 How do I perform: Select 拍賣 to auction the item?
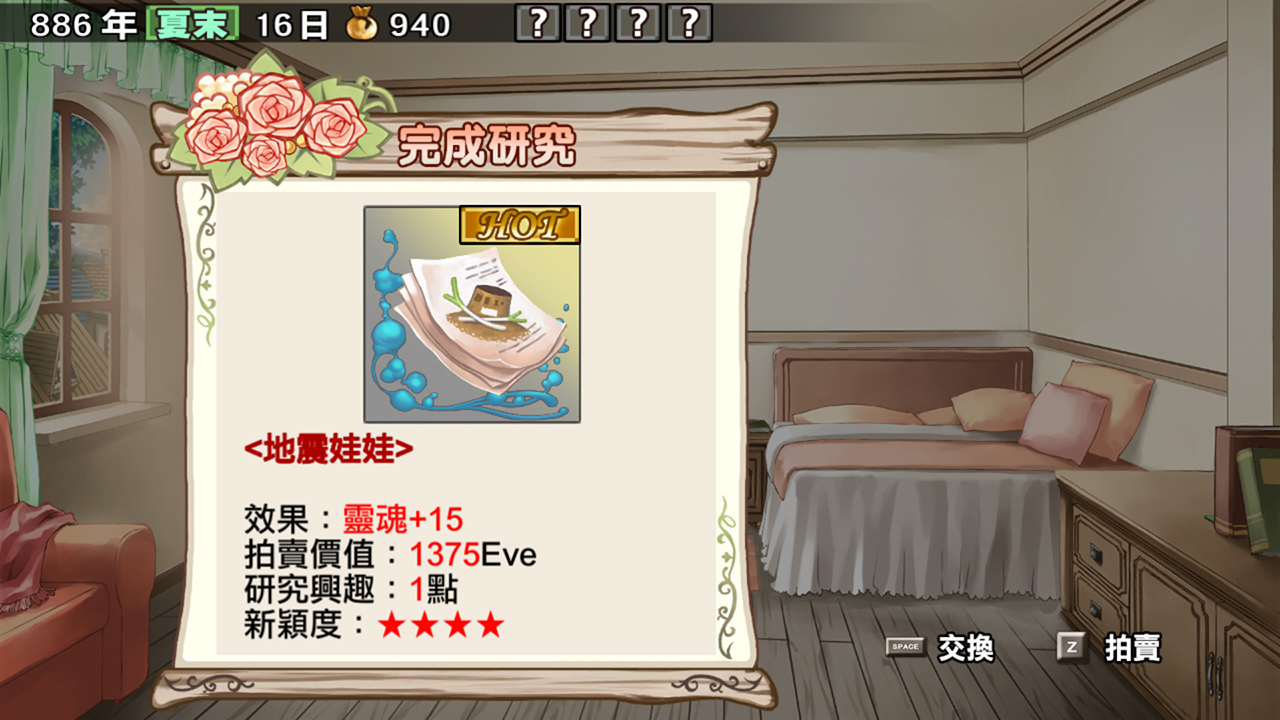[x=1135, y=649]
